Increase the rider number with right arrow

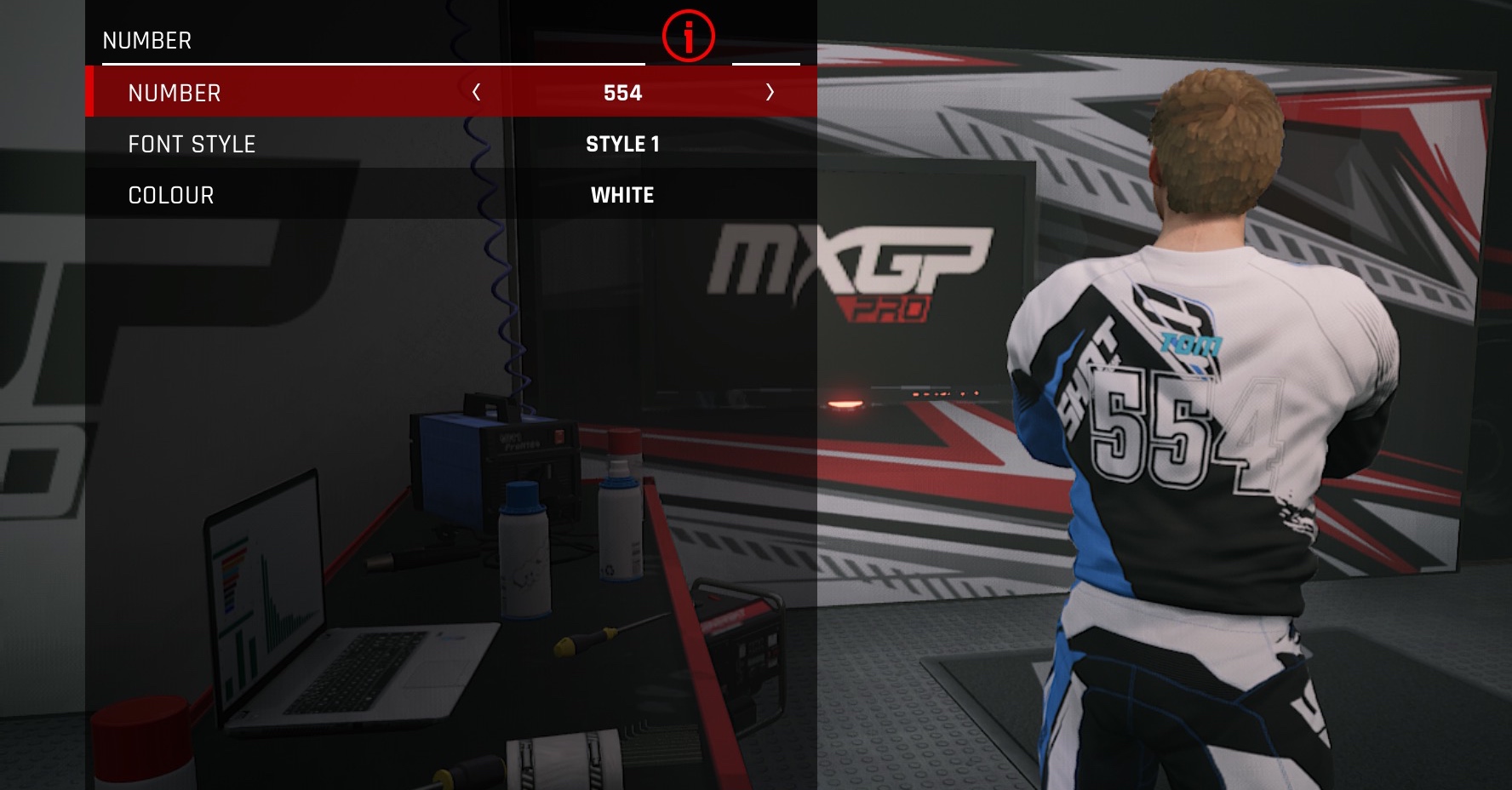click(770, 92)
